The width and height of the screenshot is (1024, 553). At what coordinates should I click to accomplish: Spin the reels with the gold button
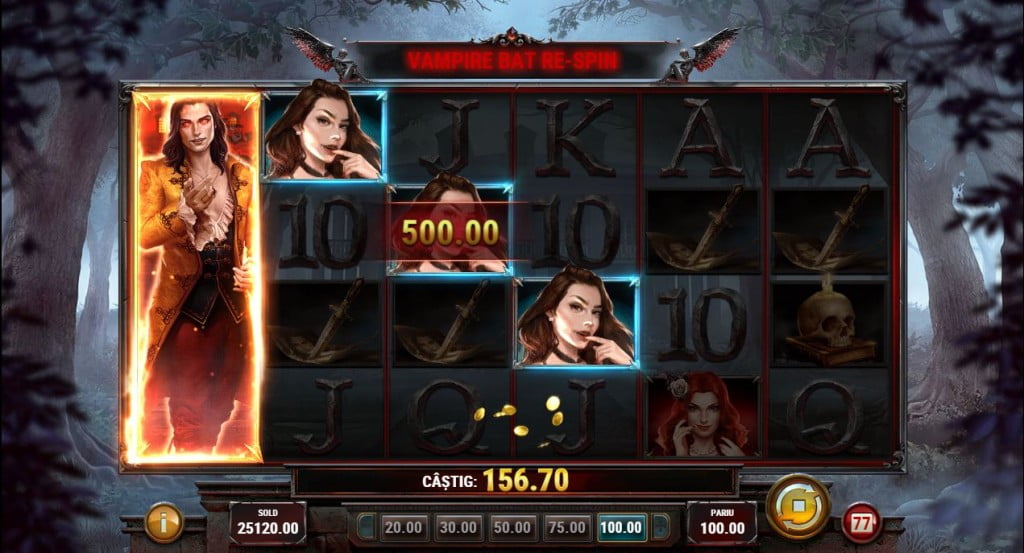pyautogui.click(x=797, y=508)
